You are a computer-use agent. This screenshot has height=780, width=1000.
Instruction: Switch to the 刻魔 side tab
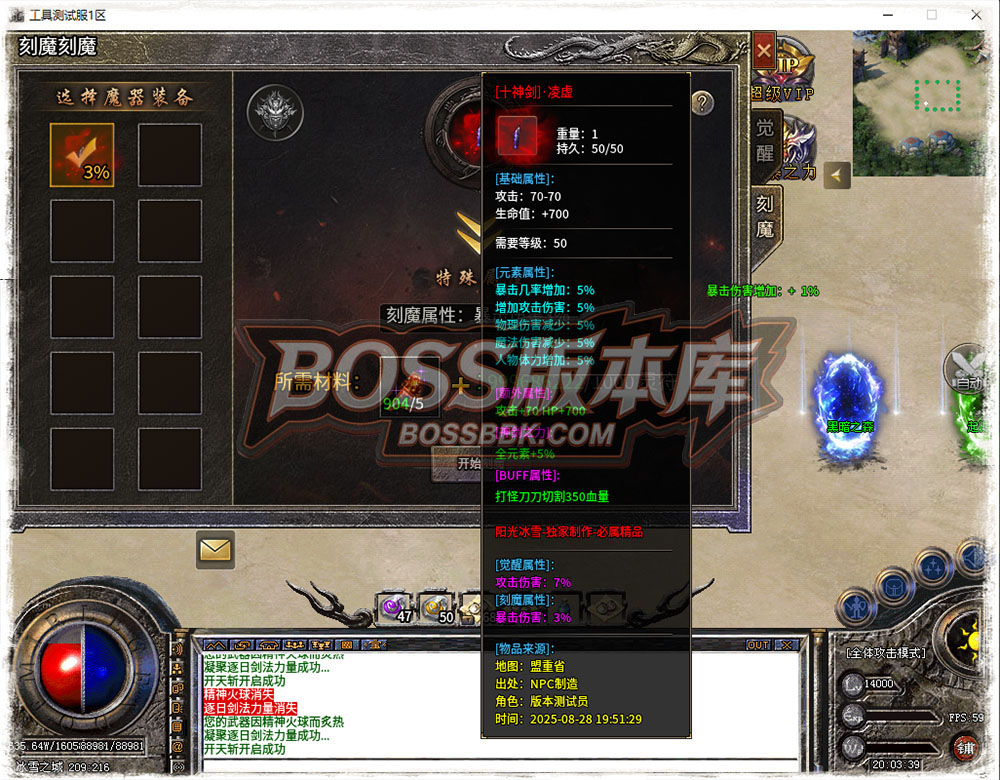(765, 215)
